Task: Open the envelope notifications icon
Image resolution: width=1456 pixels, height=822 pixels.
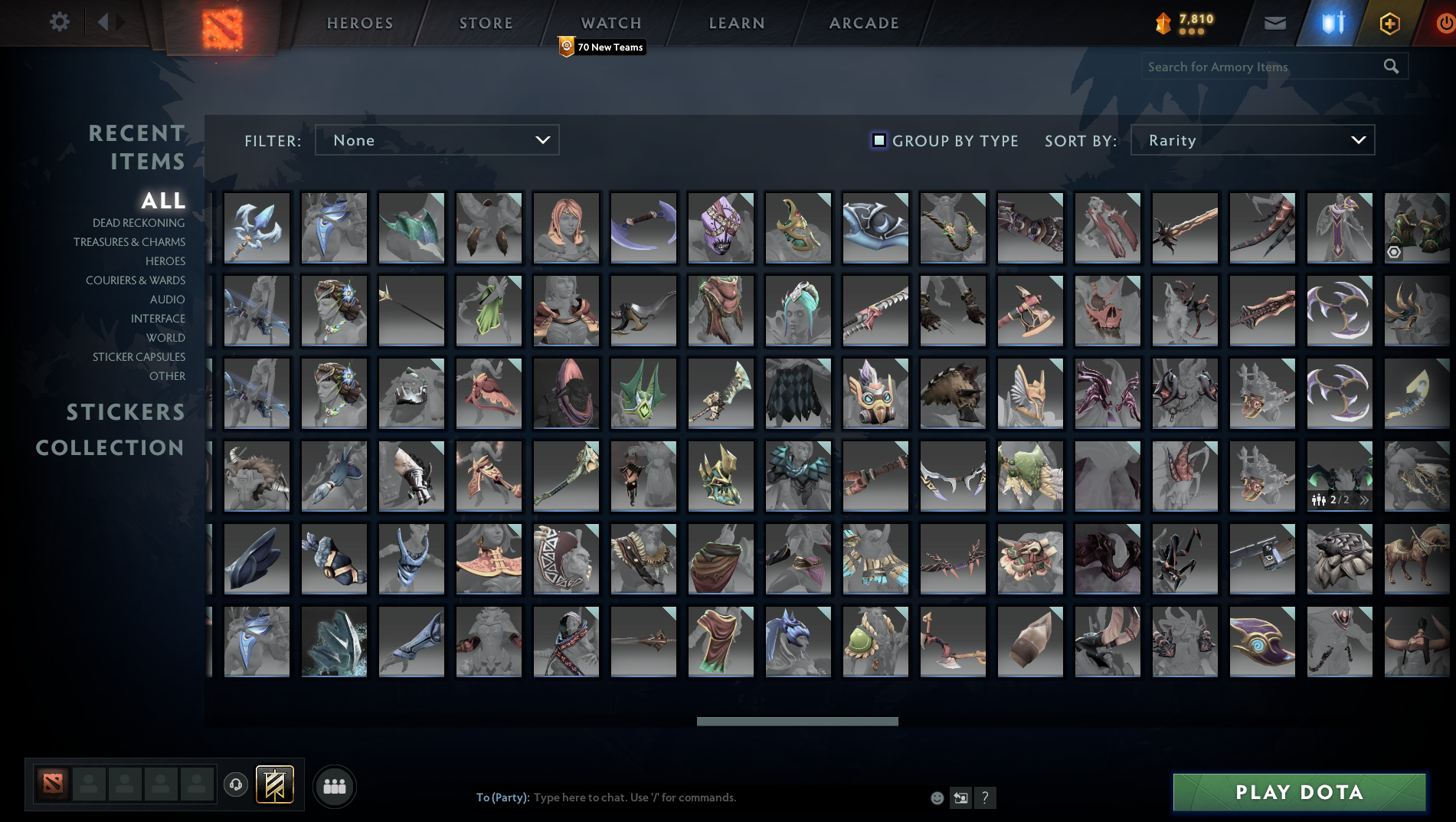Action: (1274, 22)
